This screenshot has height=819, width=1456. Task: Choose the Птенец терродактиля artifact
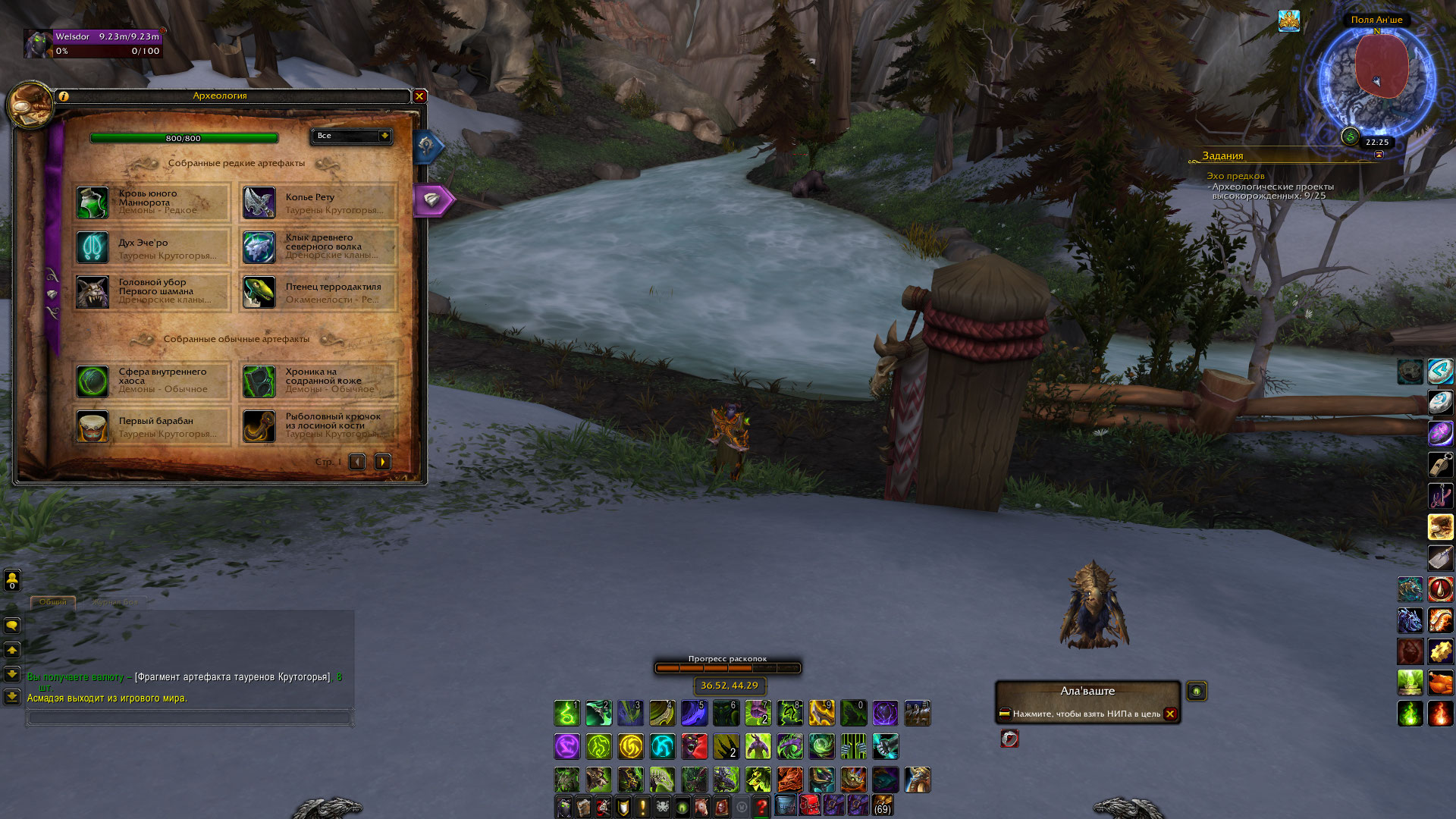click(x=318, y=292)
